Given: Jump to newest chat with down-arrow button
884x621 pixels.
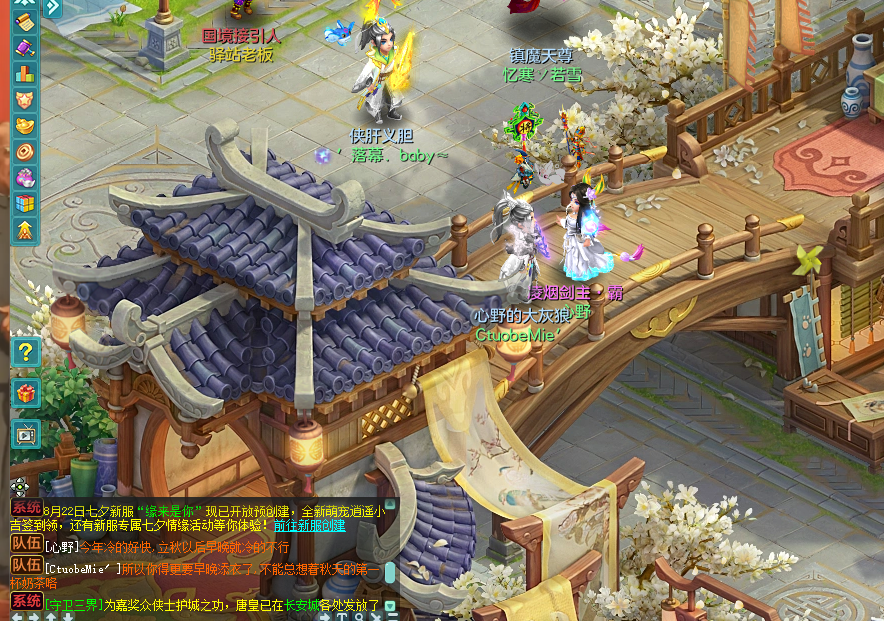Looking at the screenshot, I should click(390, 605).
